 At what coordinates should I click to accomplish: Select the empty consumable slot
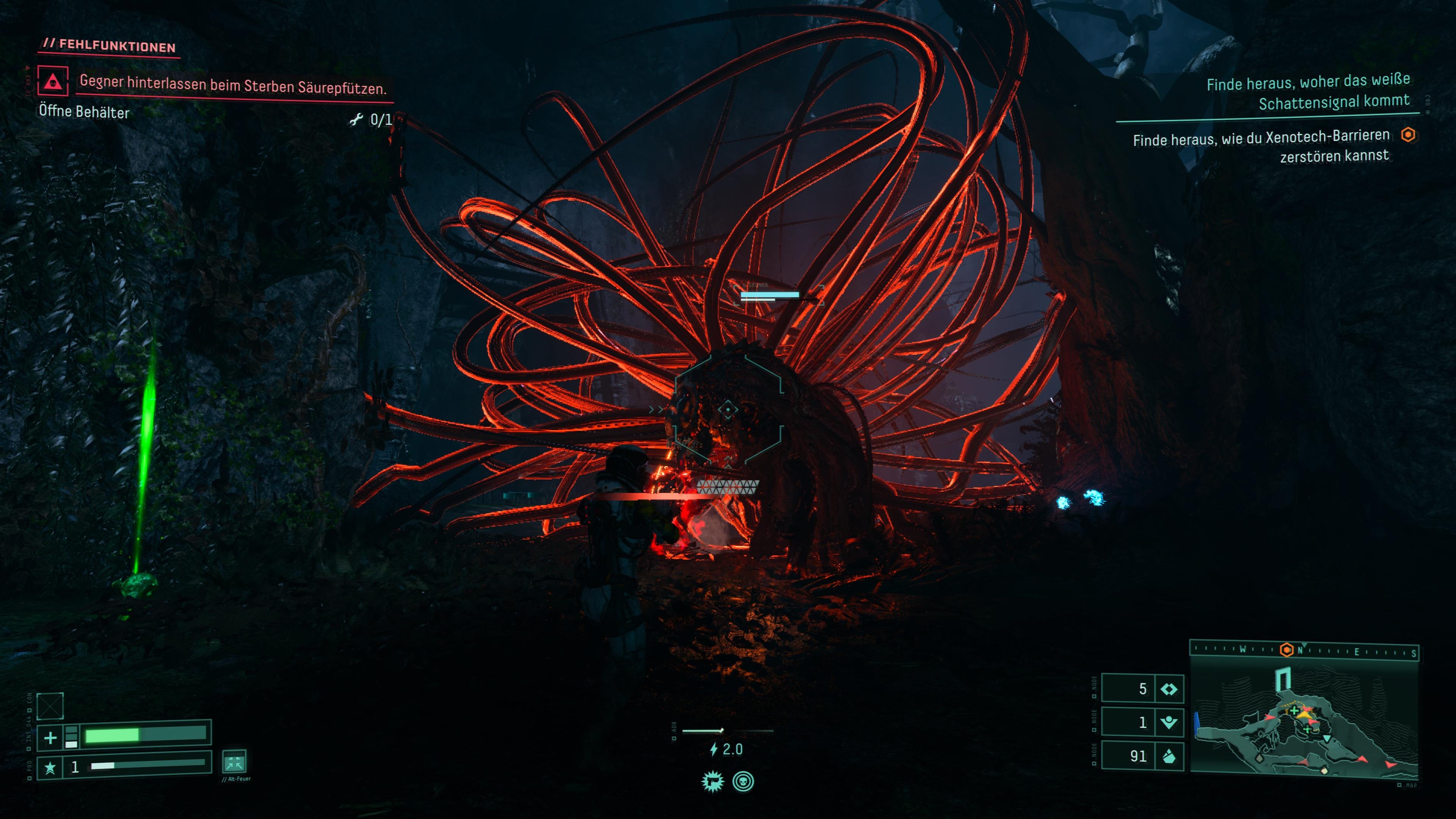click(x=50, y=705)
